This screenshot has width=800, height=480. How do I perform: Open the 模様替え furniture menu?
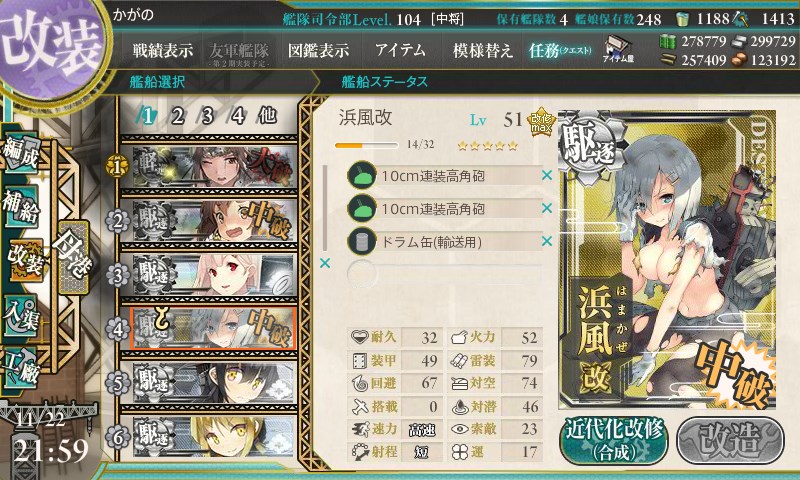point(483,50)
